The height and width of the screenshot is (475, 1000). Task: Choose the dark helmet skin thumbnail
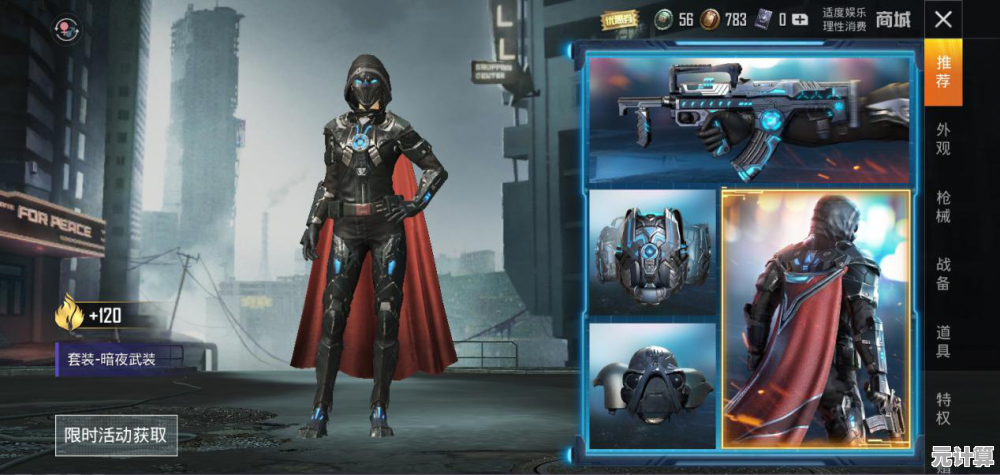652,385
